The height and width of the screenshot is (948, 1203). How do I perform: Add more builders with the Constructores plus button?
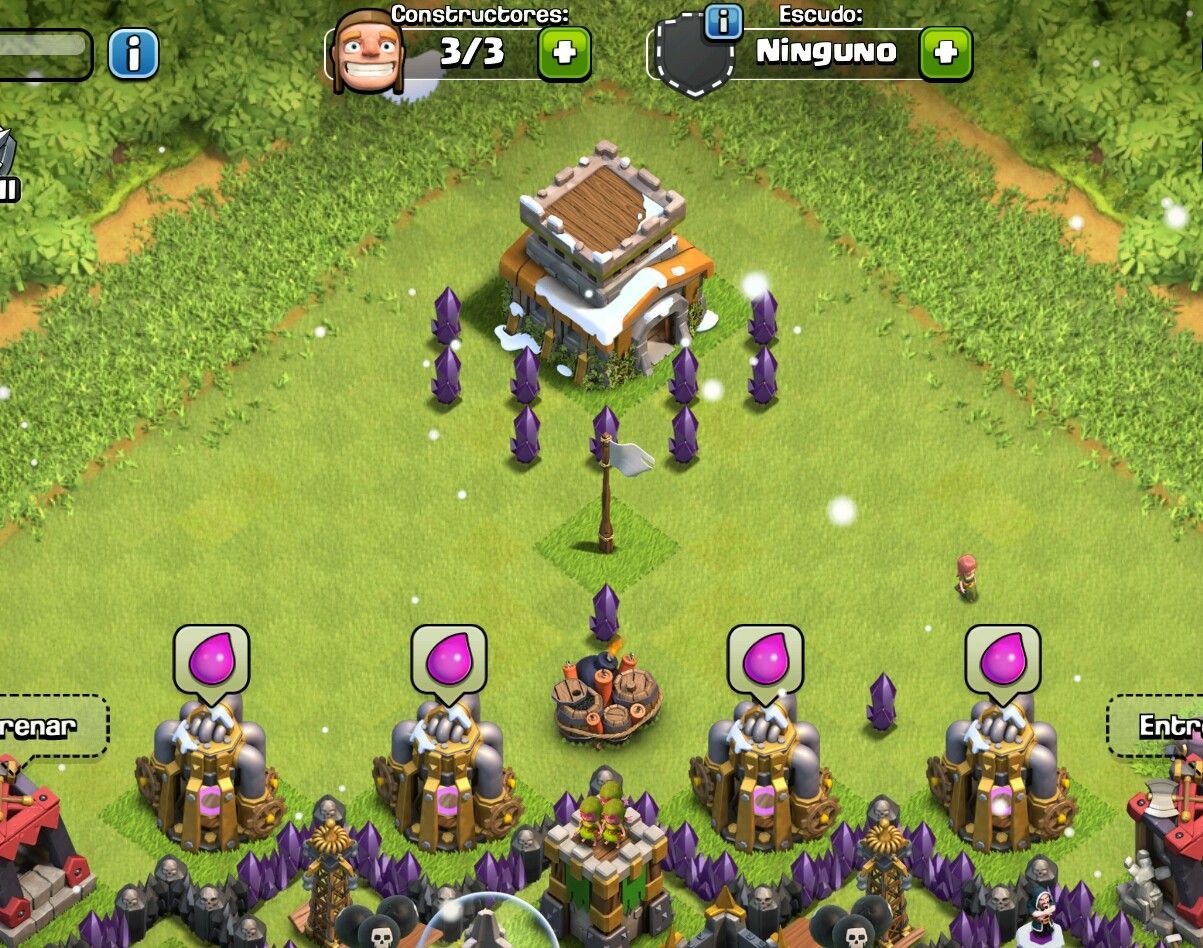(564, 53)
